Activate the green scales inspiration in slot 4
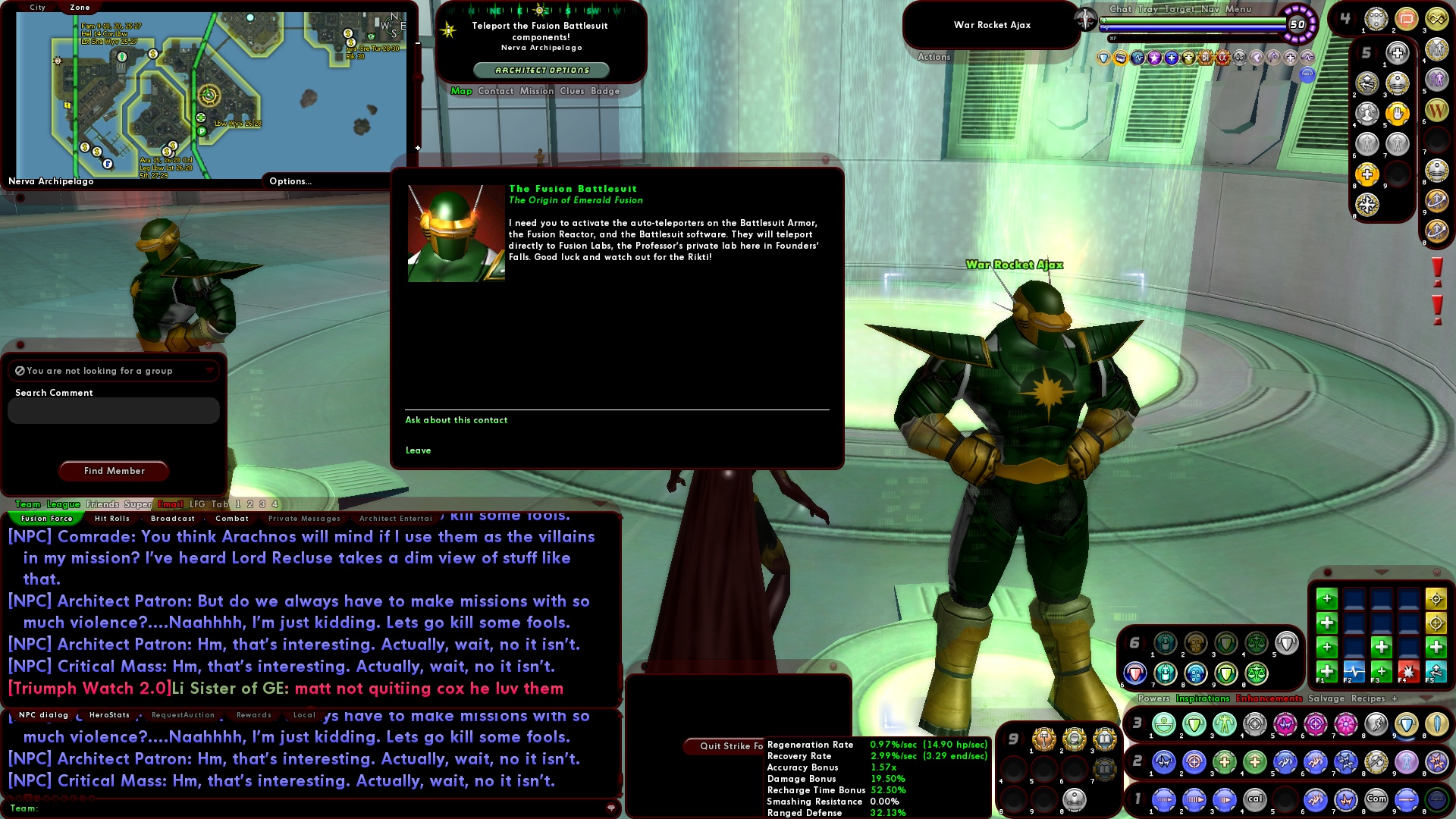The image size is (1456, 819). point(1257,644)
